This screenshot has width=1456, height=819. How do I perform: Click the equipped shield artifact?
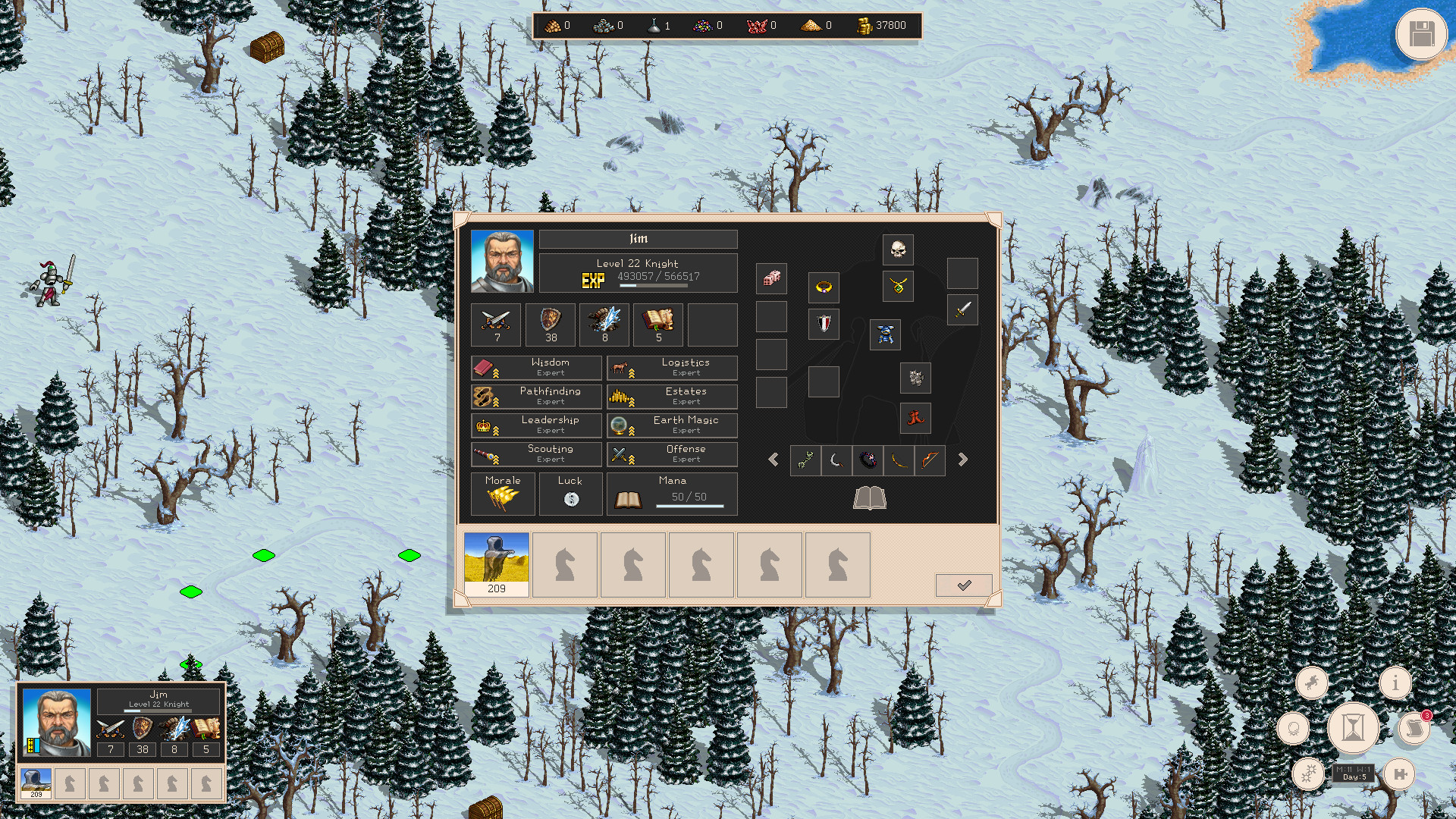[824, 324]
